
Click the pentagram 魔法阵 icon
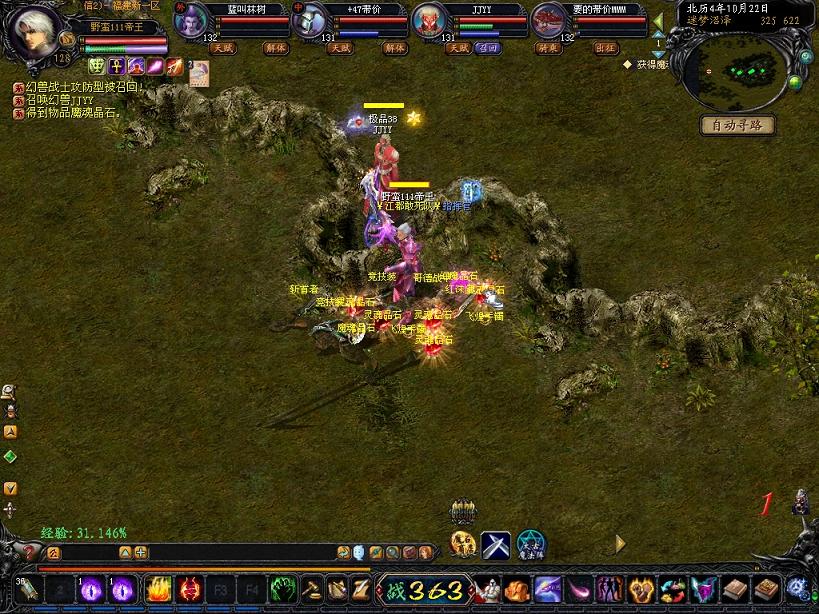[x=530, y=545]
